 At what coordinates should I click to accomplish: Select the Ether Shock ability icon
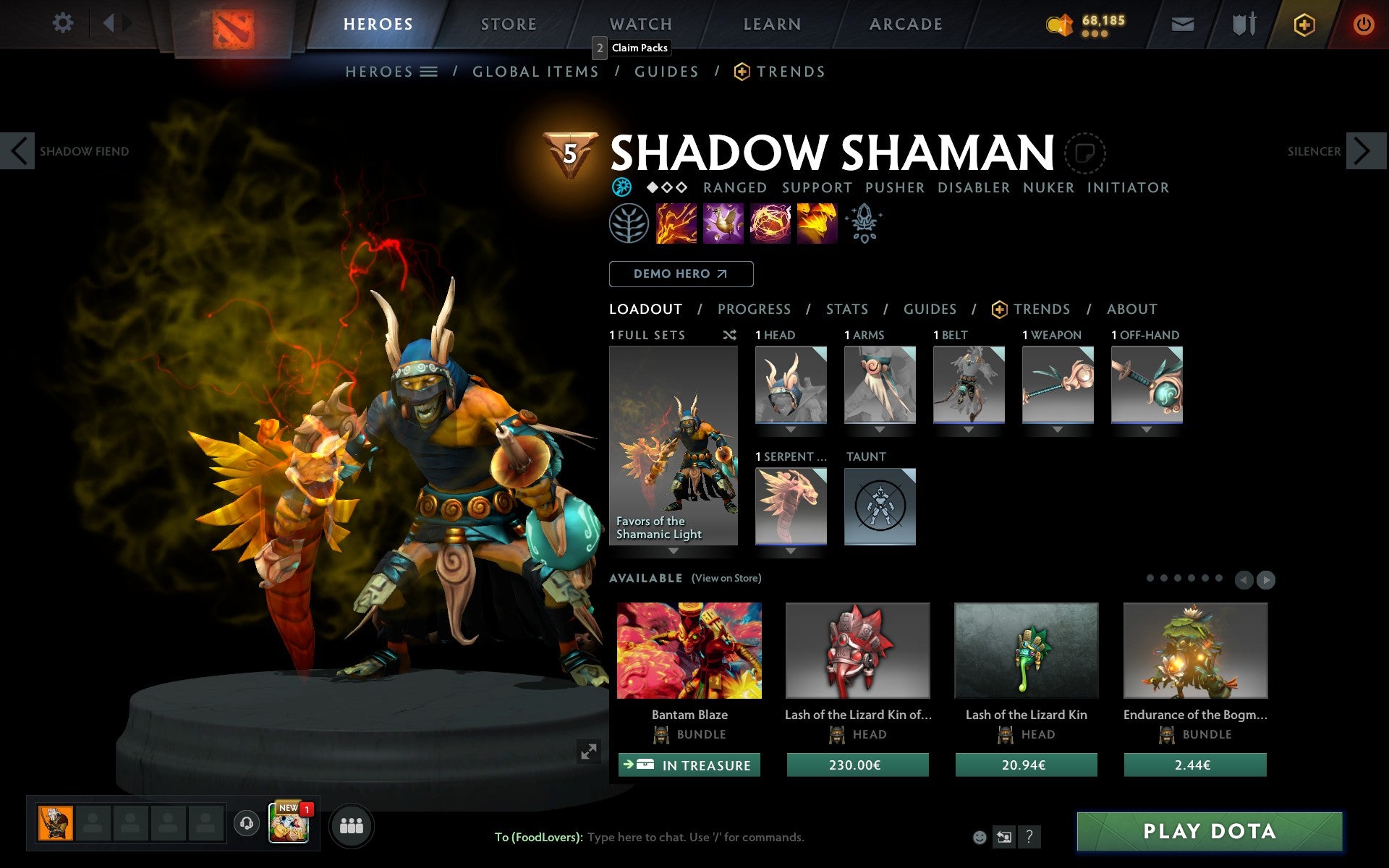[x=676, y=223]
